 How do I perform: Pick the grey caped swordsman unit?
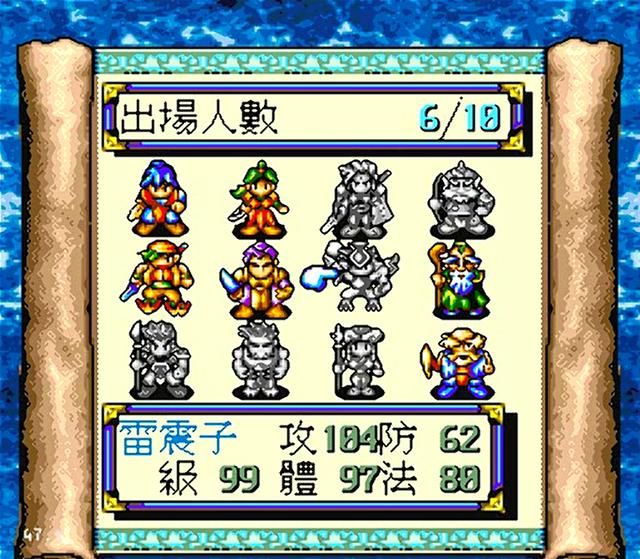[360, 195]
